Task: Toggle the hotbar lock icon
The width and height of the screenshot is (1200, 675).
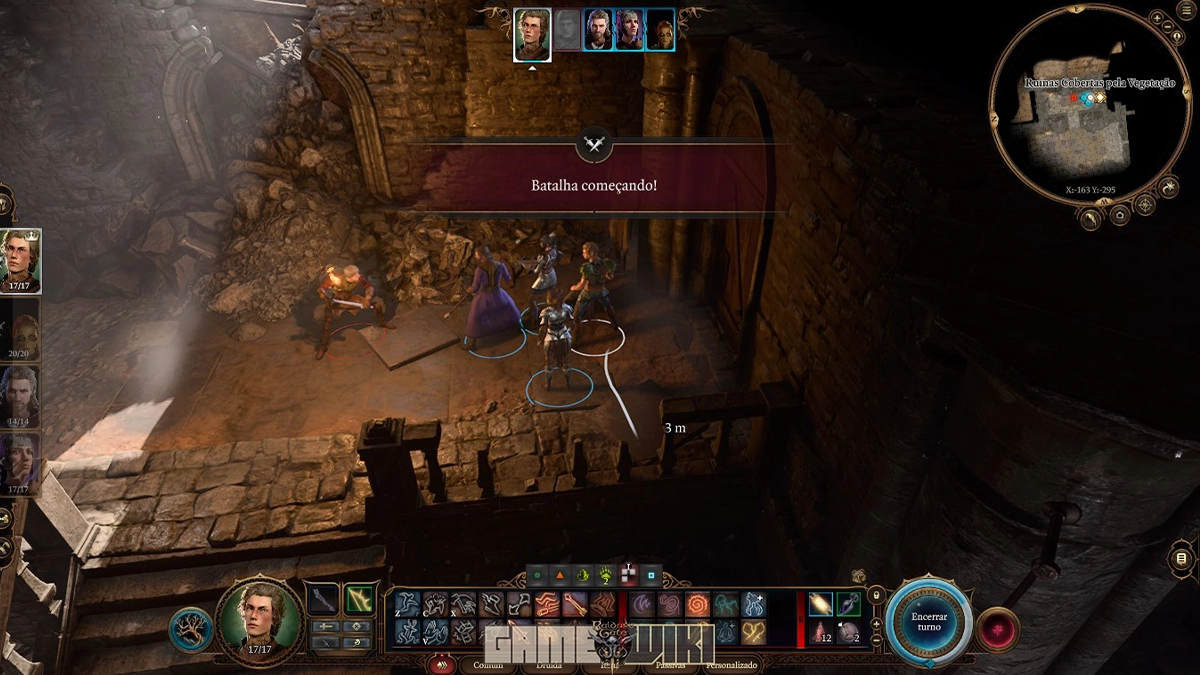Action: click(x=876, y=597)
